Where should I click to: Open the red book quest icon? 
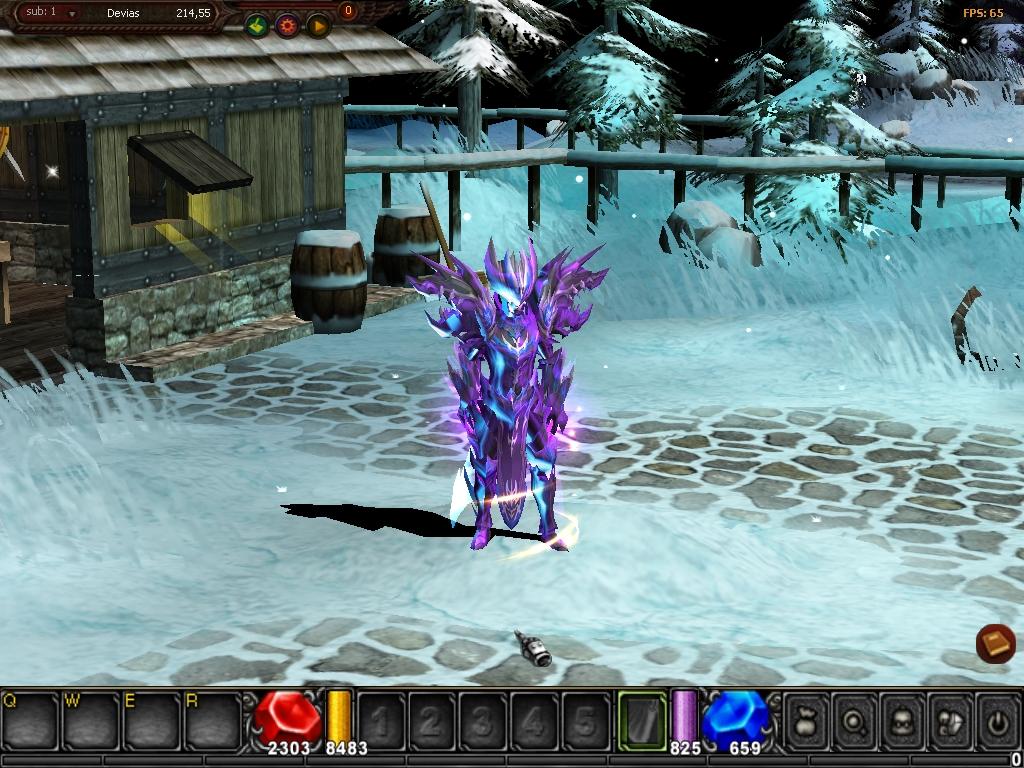pyautogui.click(x=996, y=643)
